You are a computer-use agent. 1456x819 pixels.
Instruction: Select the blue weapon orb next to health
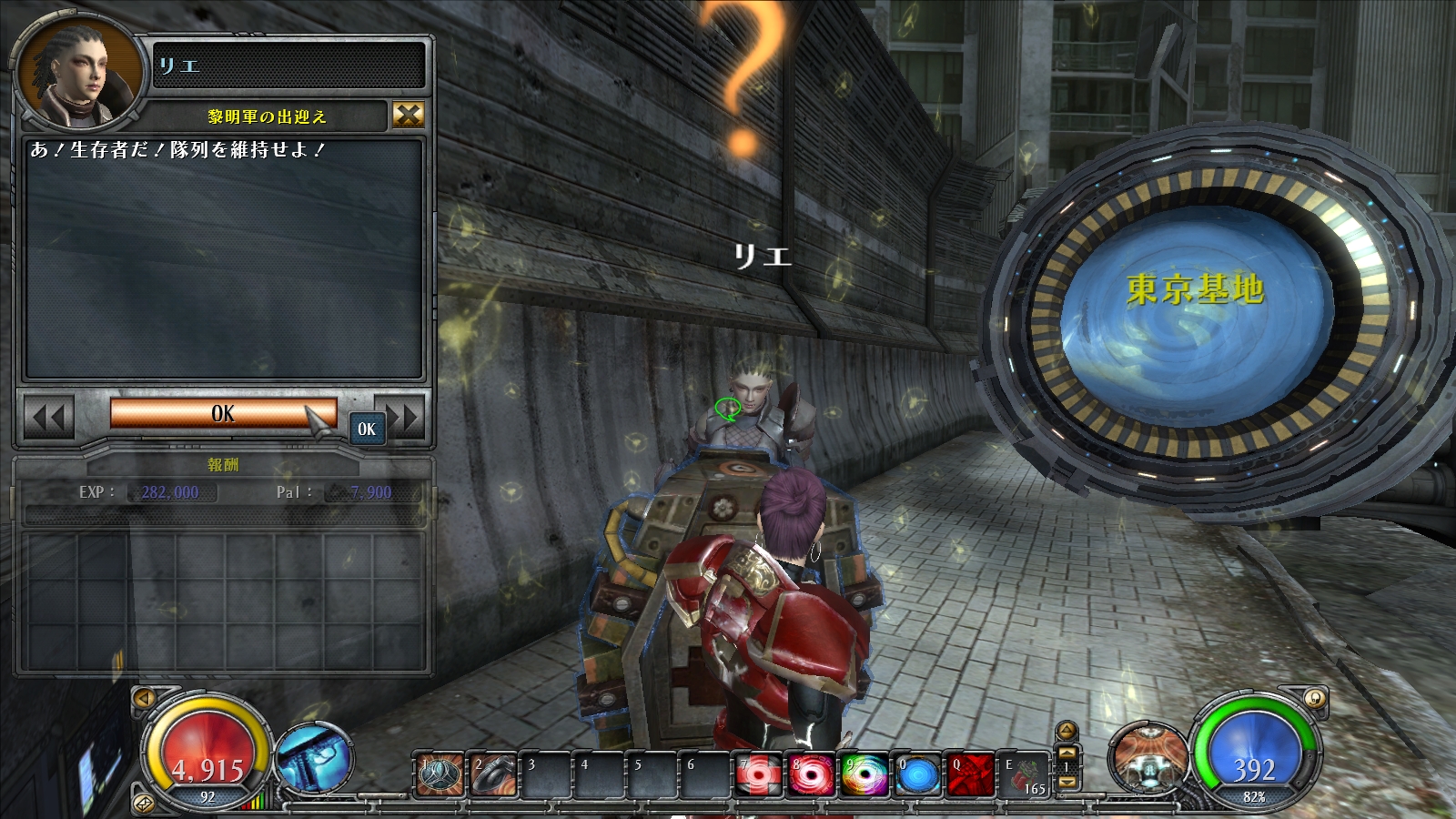point(314,758)
